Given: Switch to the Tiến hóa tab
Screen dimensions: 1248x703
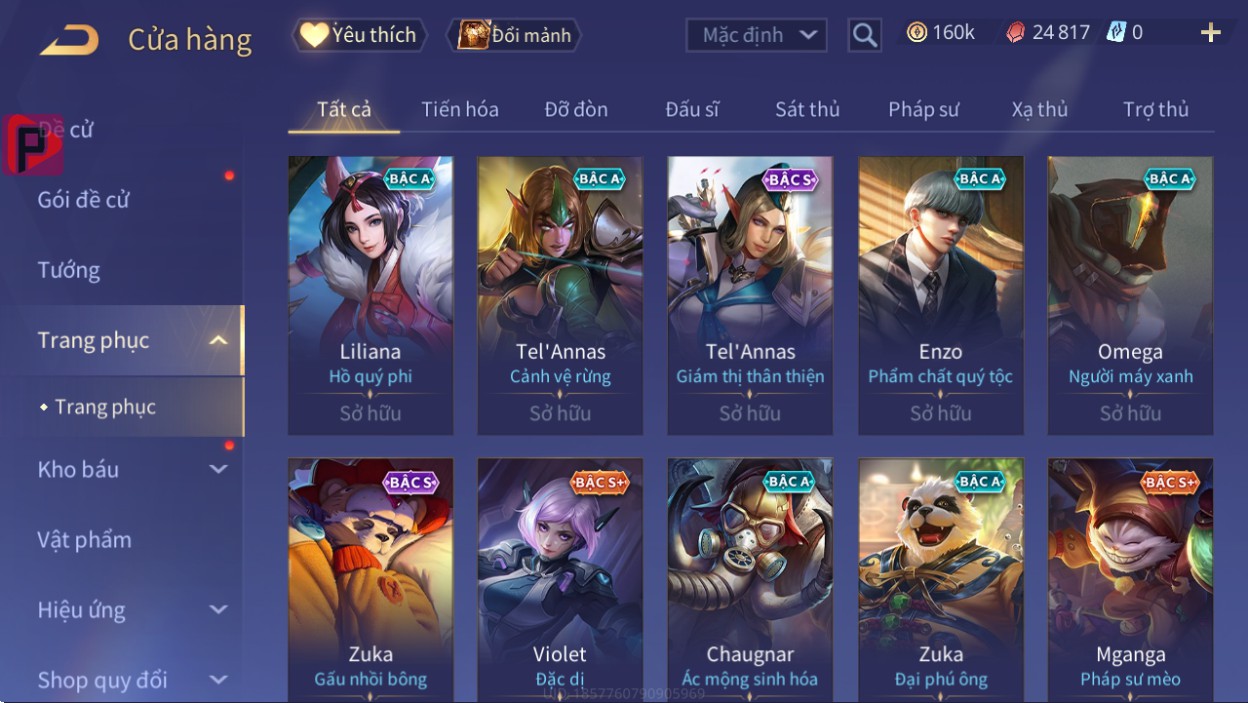Looking at the screenshot, I should (x=460, y=110).
